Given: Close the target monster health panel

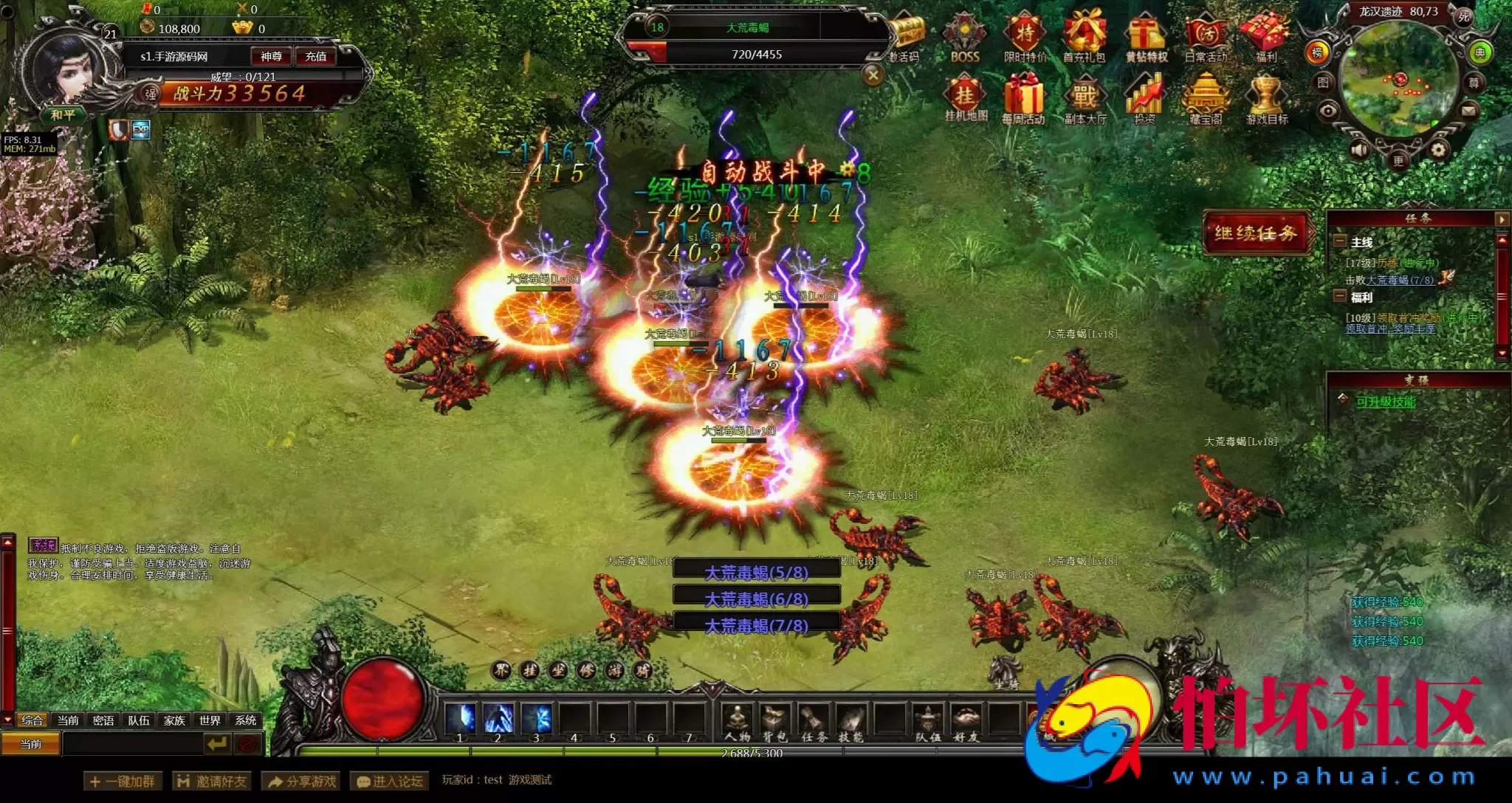Looking at the screenshot, I should (873, 75).
